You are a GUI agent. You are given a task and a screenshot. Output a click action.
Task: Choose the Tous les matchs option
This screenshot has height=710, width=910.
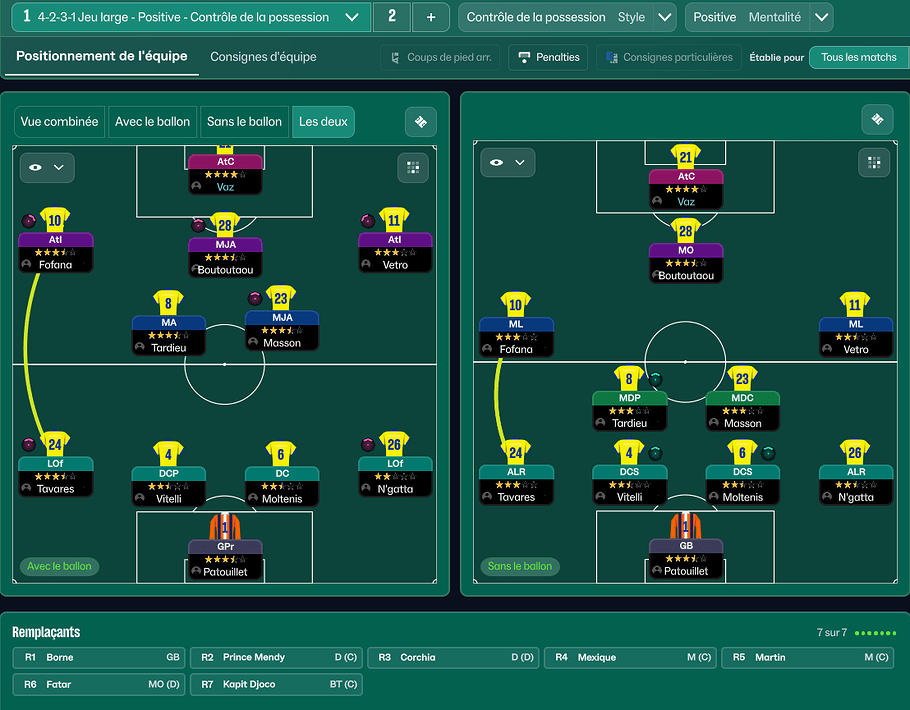[858, 57]
